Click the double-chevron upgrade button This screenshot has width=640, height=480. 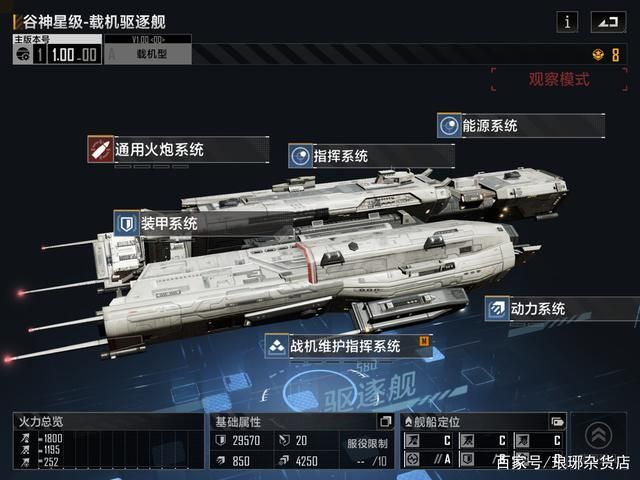[599, 434]
